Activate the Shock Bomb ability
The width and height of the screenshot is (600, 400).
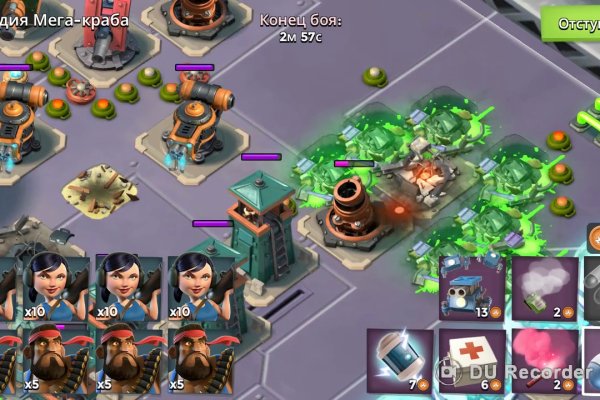(400, 358)
